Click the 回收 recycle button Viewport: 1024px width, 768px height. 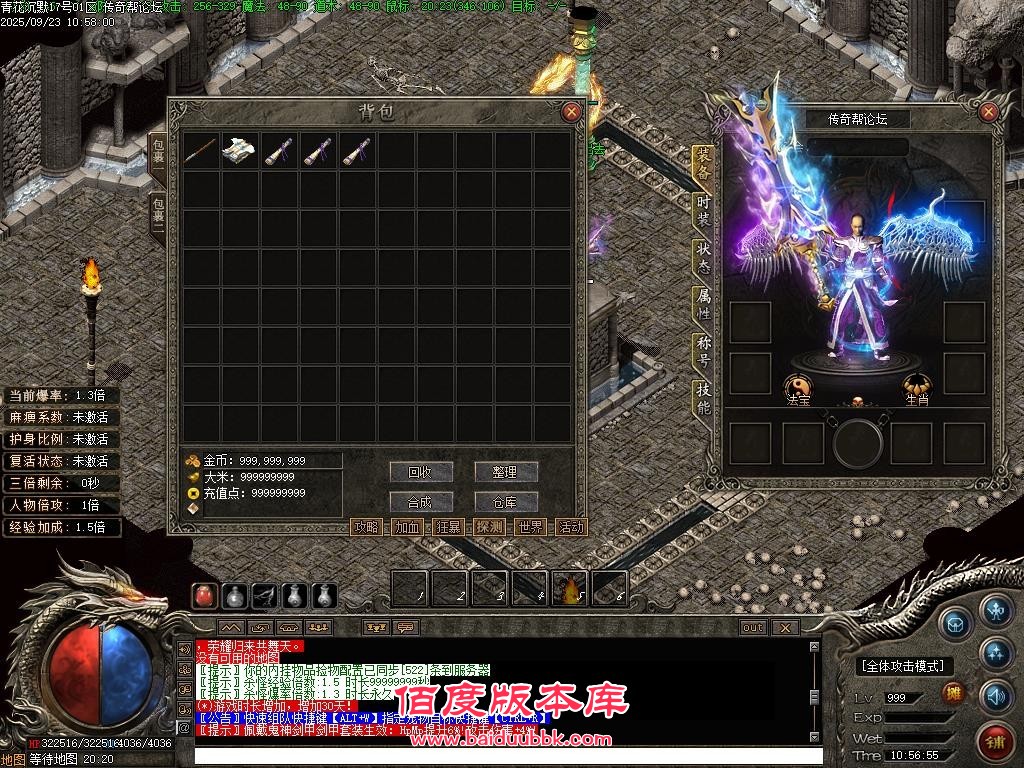click(421, 472)
